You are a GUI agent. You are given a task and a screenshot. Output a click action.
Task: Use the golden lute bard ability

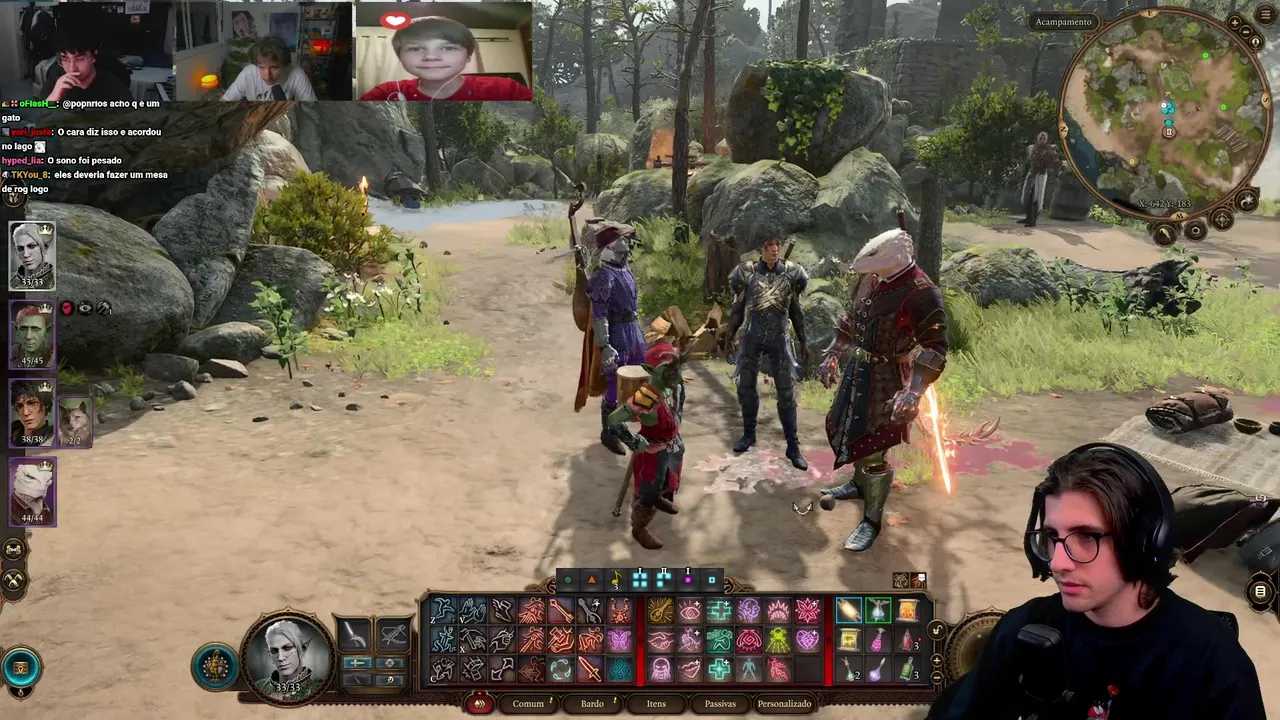660,610
